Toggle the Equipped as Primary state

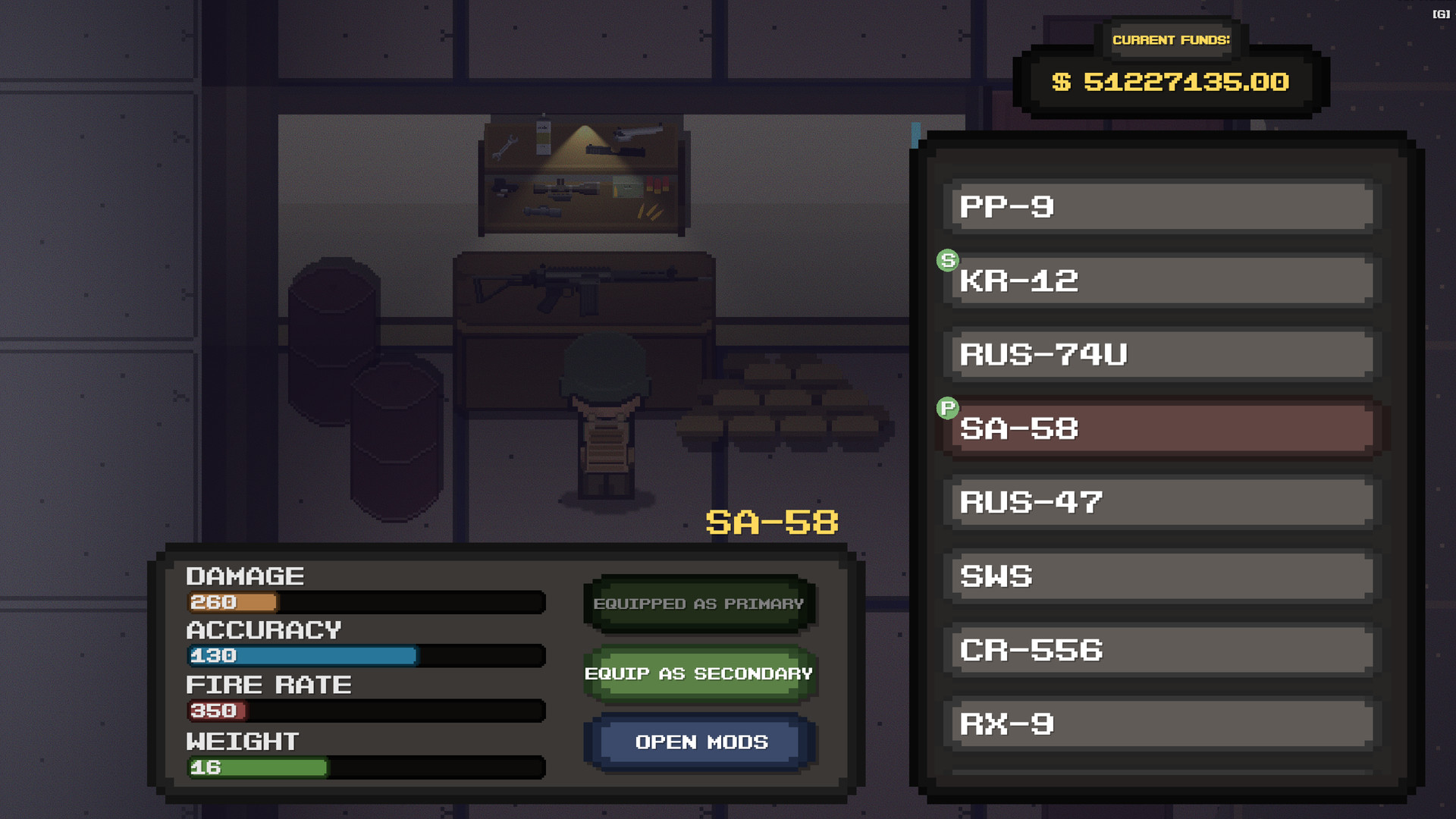coord(698,603)
